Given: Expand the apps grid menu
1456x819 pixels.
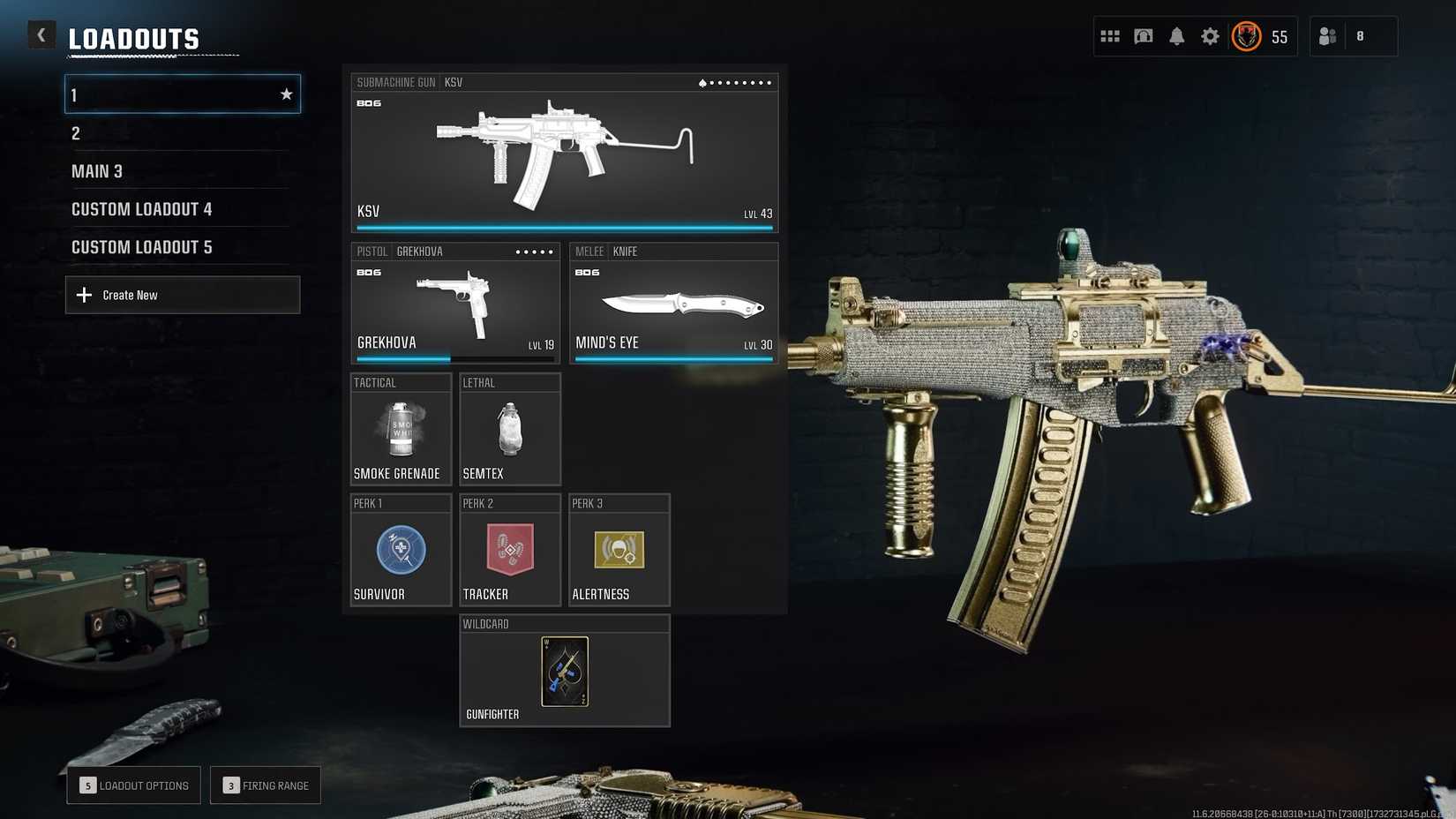Looking at the screenshot, I should (1109, 36).
